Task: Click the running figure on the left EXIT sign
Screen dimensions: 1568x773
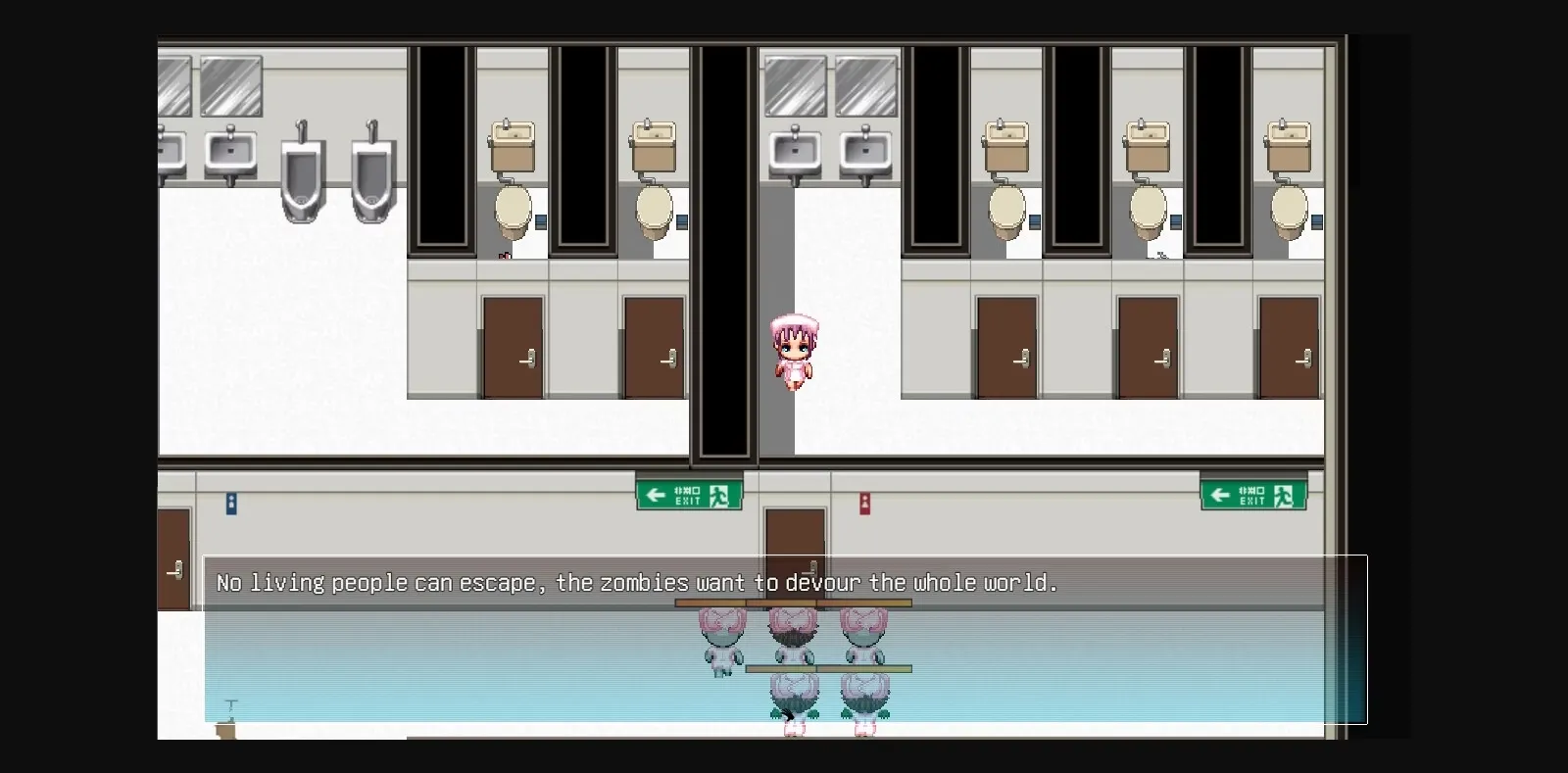Action: [718, 495]
